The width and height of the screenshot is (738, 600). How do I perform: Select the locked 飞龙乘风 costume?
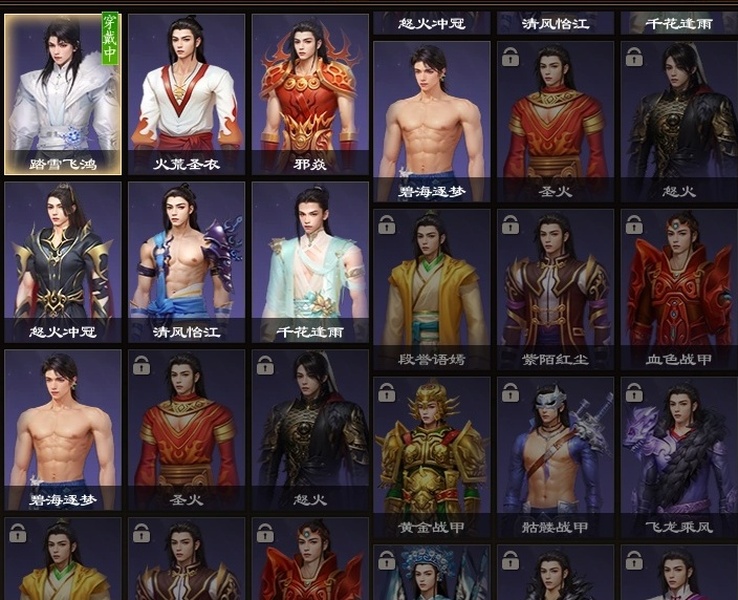[x=679, y=457]
